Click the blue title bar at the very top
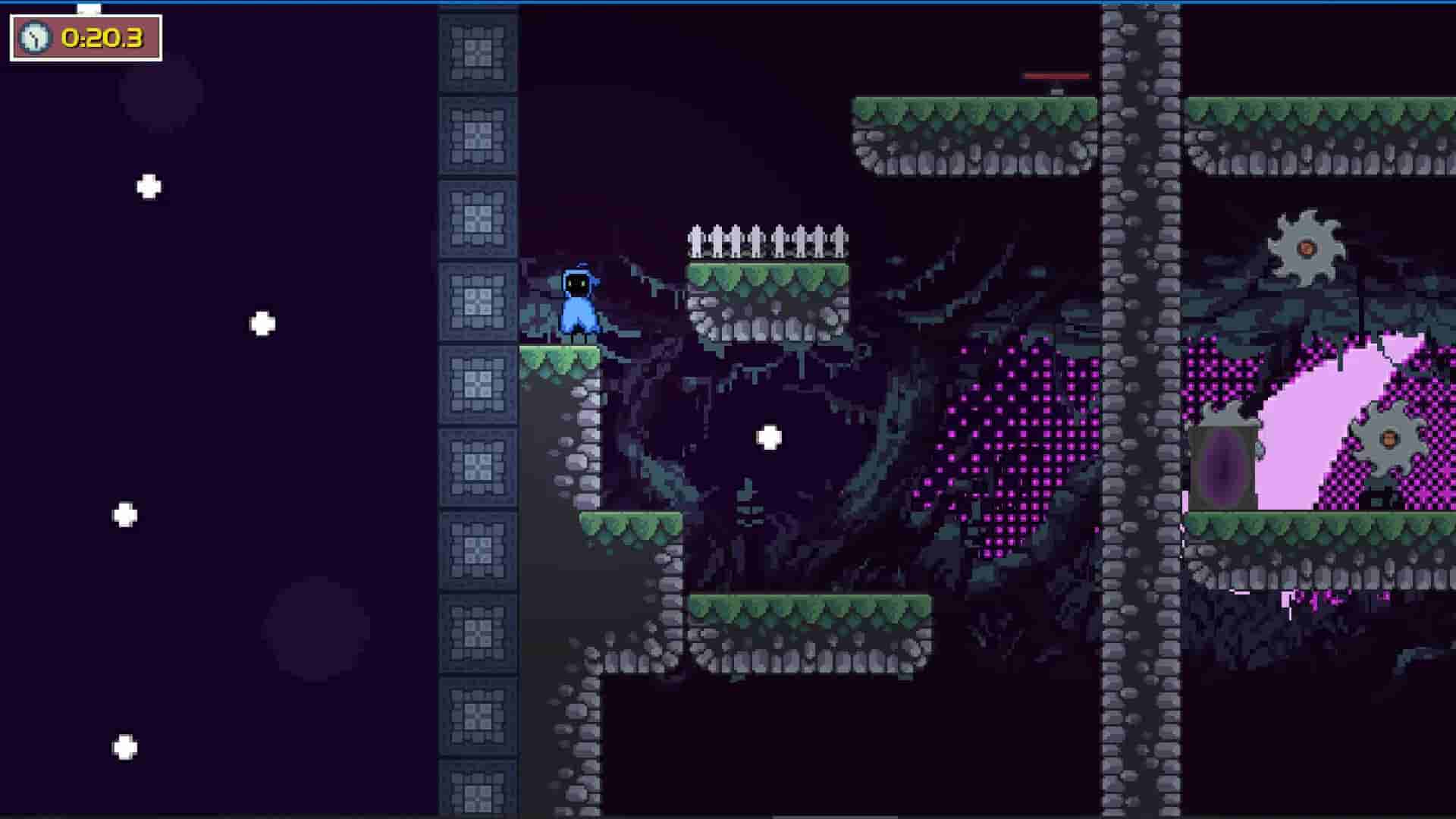 pyautogui.click(x=728, y=2)
